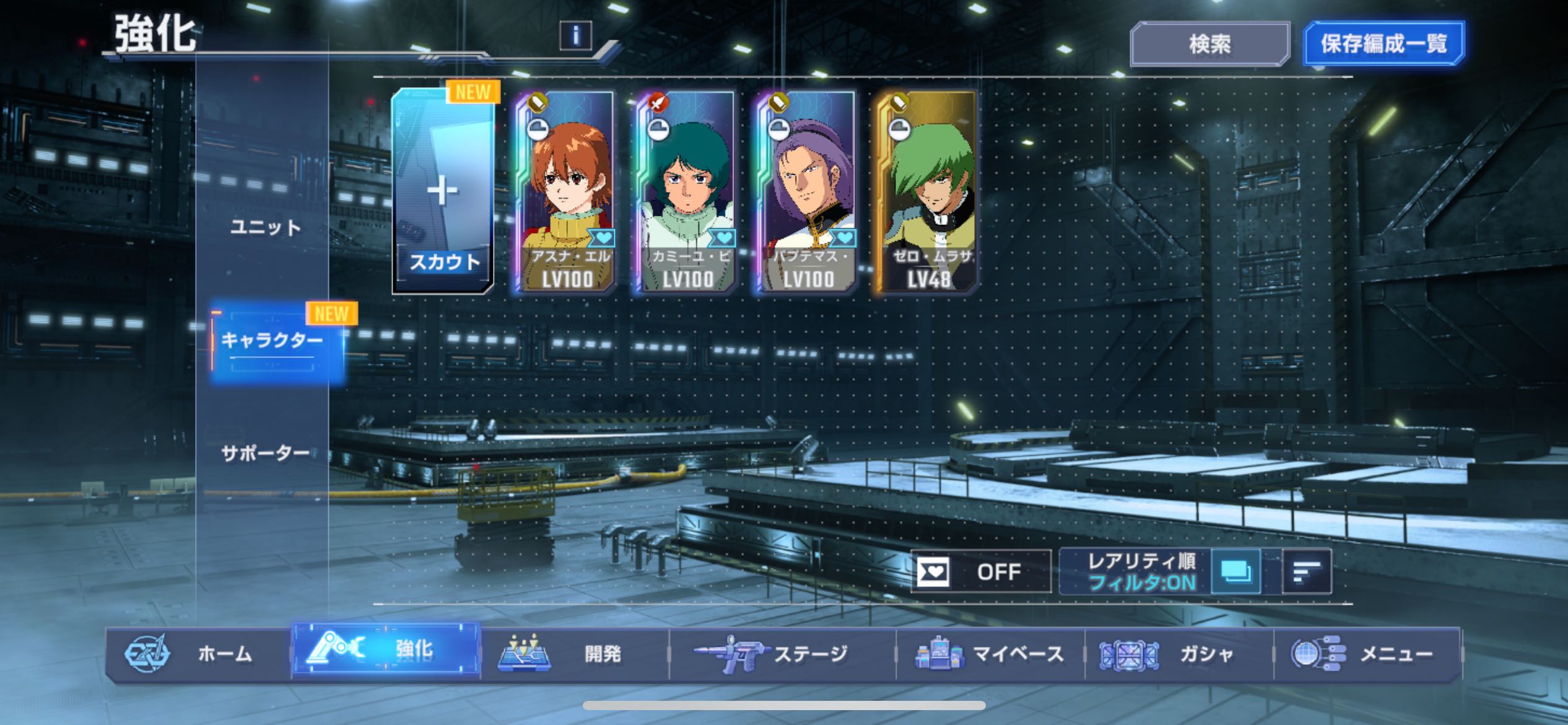The width and height of the screenshot is (1568, 725).
Task: Select the スカウト scout card
Action: [443, 191]
